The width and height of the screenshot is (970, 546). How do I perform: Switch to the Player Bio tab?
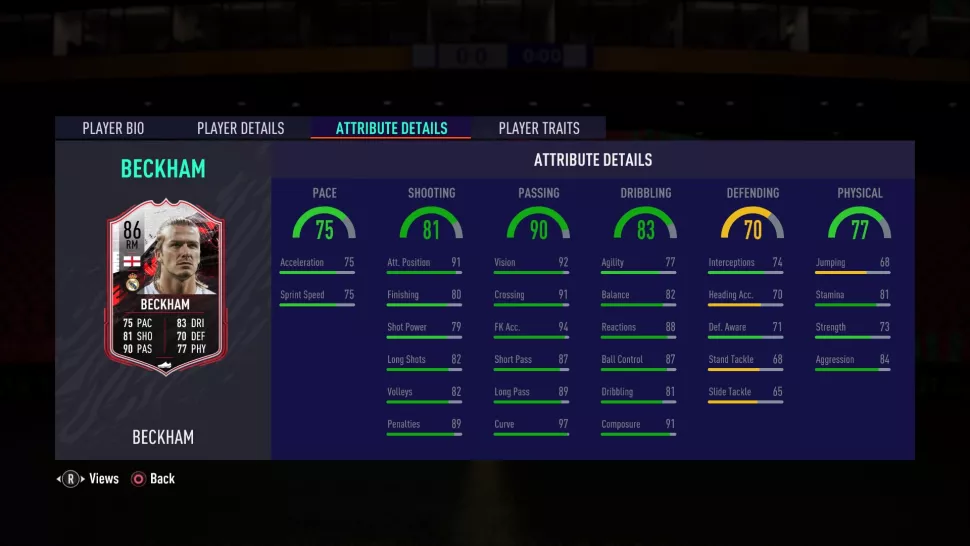click(113, 128)
